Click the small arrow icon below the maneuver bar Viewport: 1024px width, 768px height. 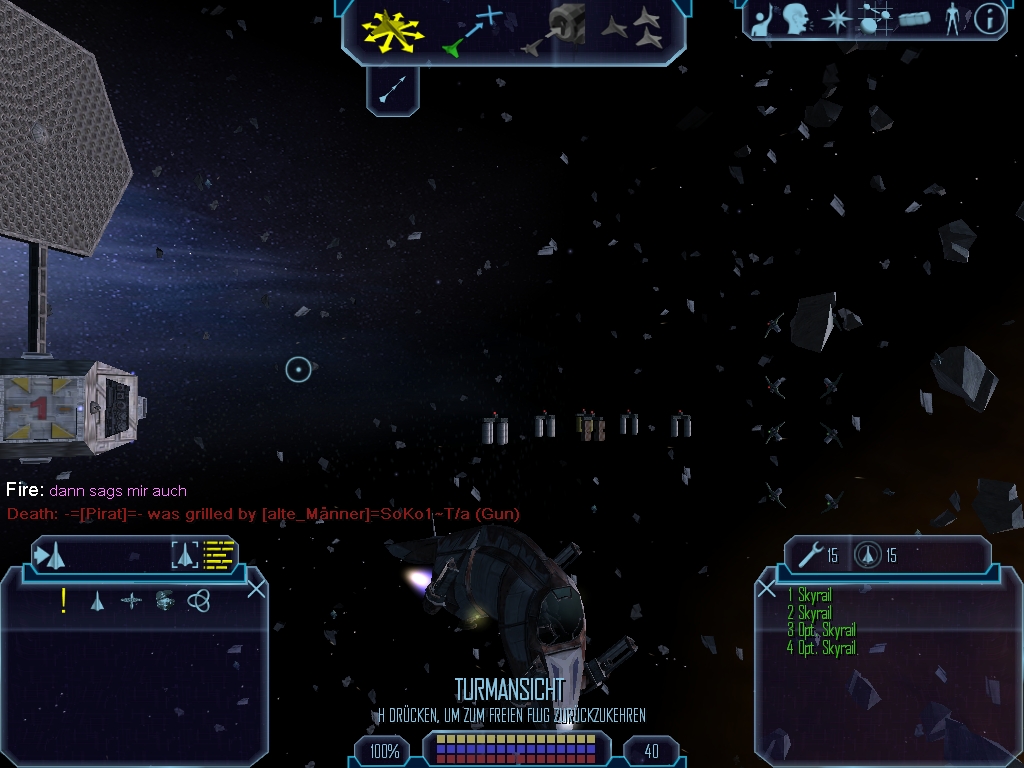(x=392, y=92)
